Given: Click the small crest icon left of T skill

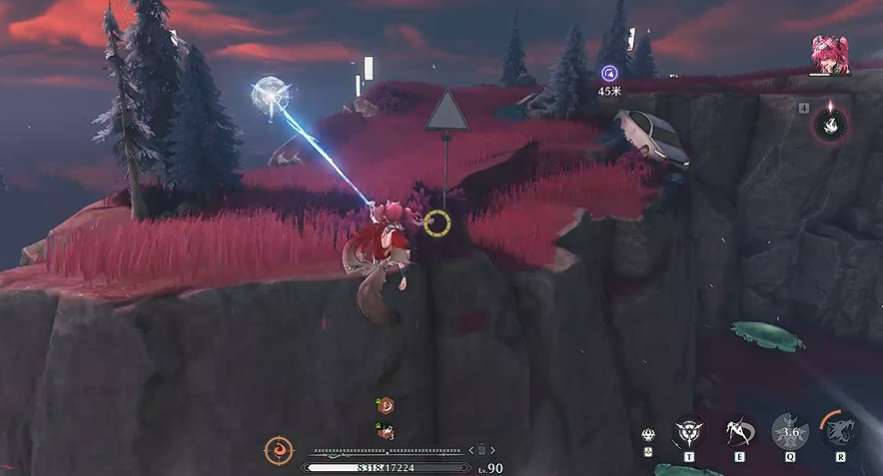Looking at the screenshot, I should point(649,435).
